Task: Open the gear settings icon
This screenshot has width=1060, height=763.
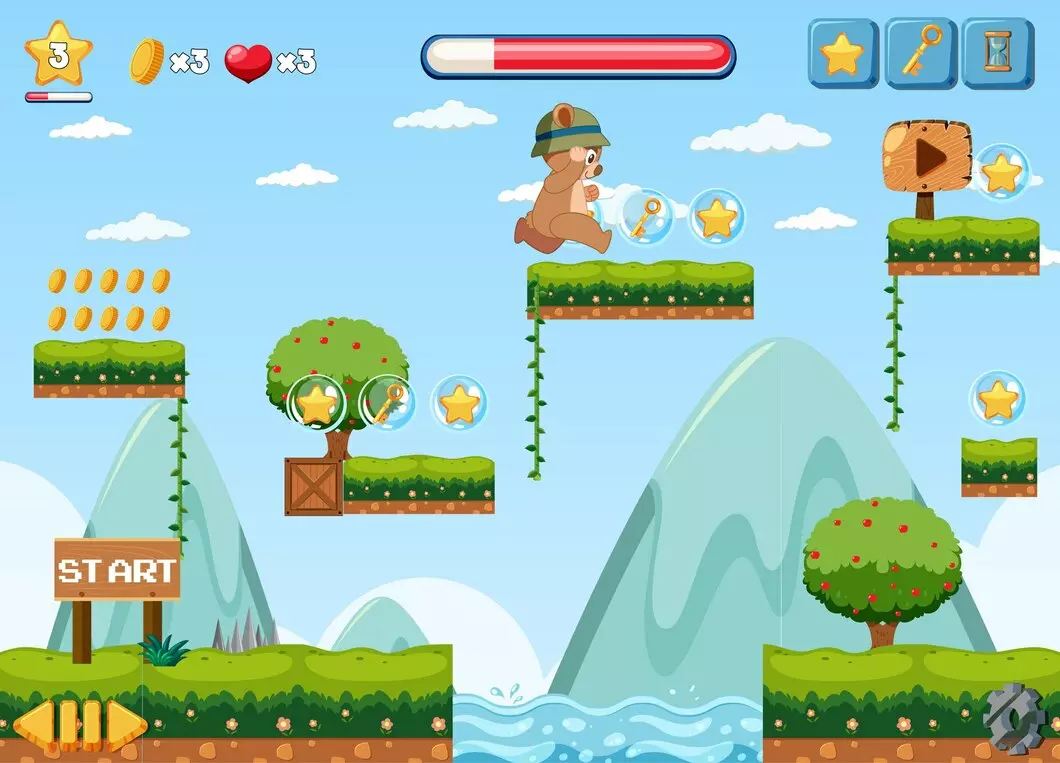Action: [x=1012, y=716]
